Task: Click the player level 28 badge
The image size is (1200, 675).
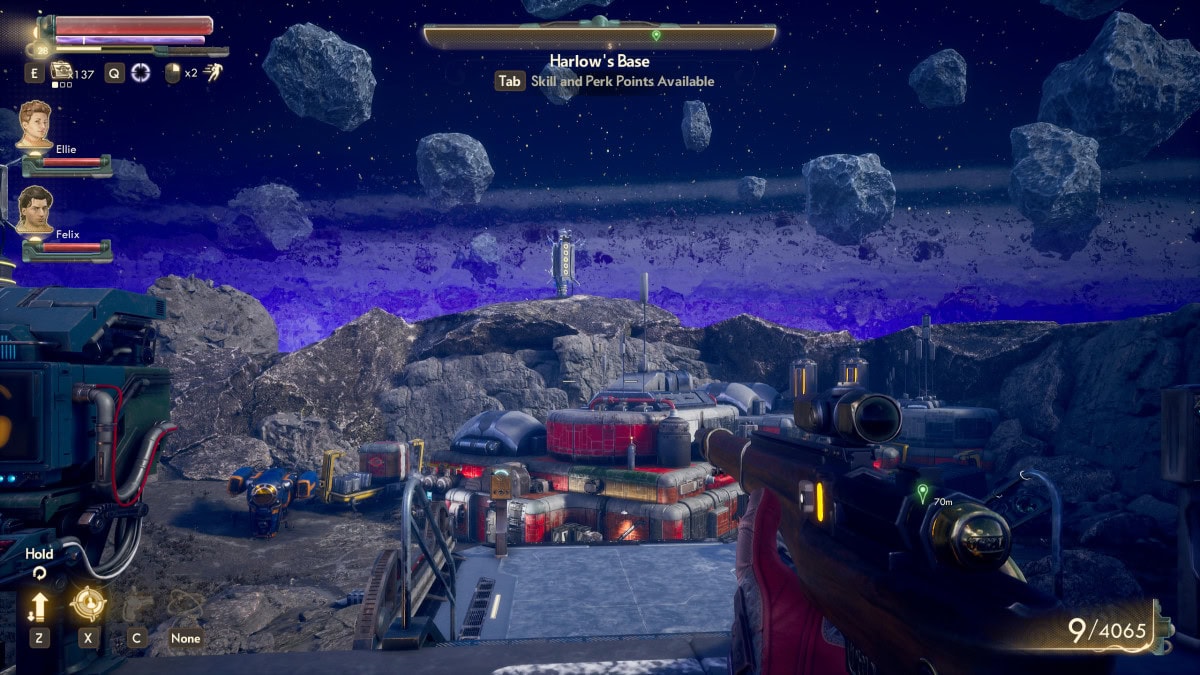Action: pyautogui.click(x=43, y=47)
